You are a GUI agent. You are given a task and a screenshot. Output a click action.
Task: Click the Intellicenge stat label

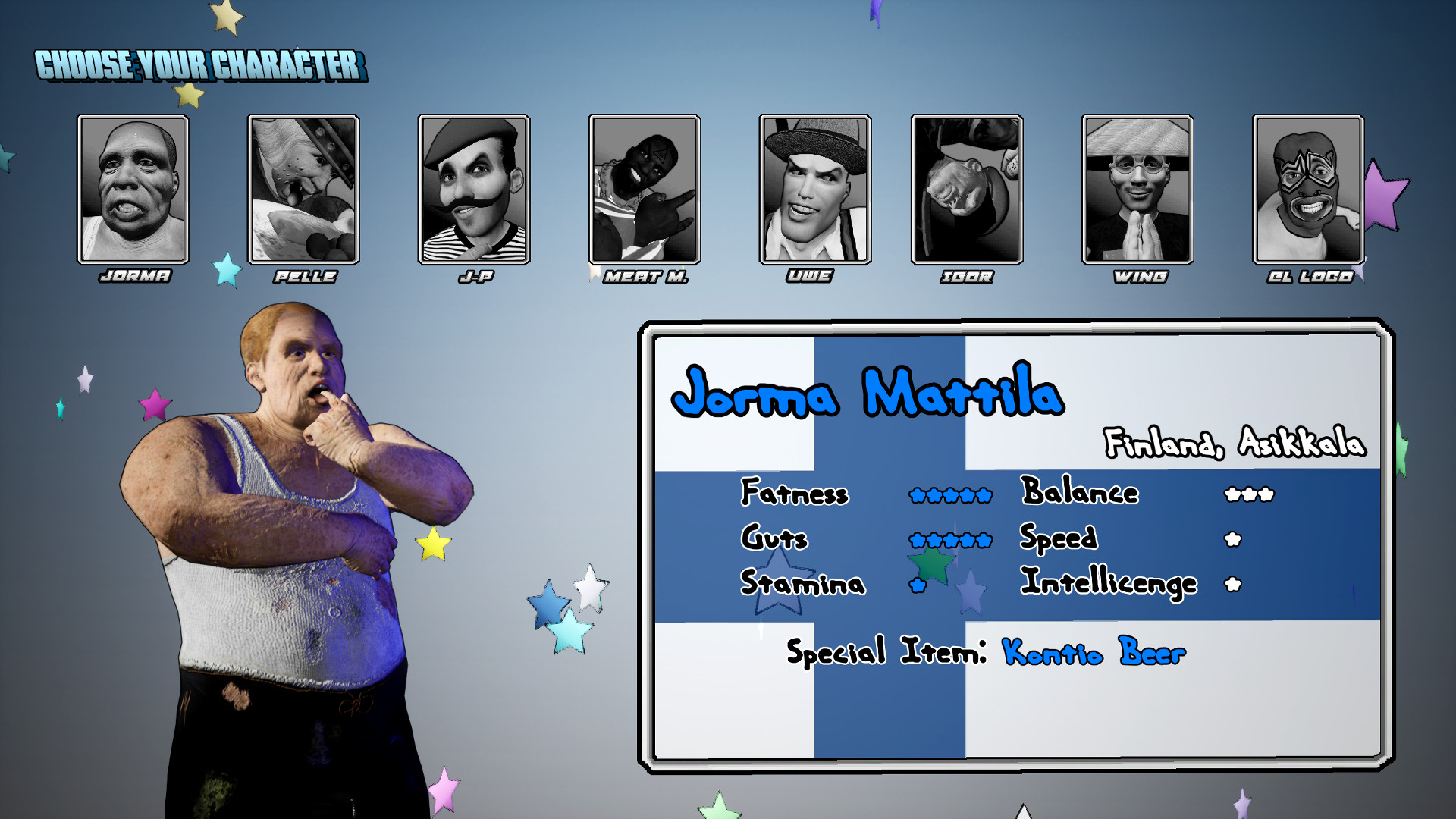pos(1109,584)
